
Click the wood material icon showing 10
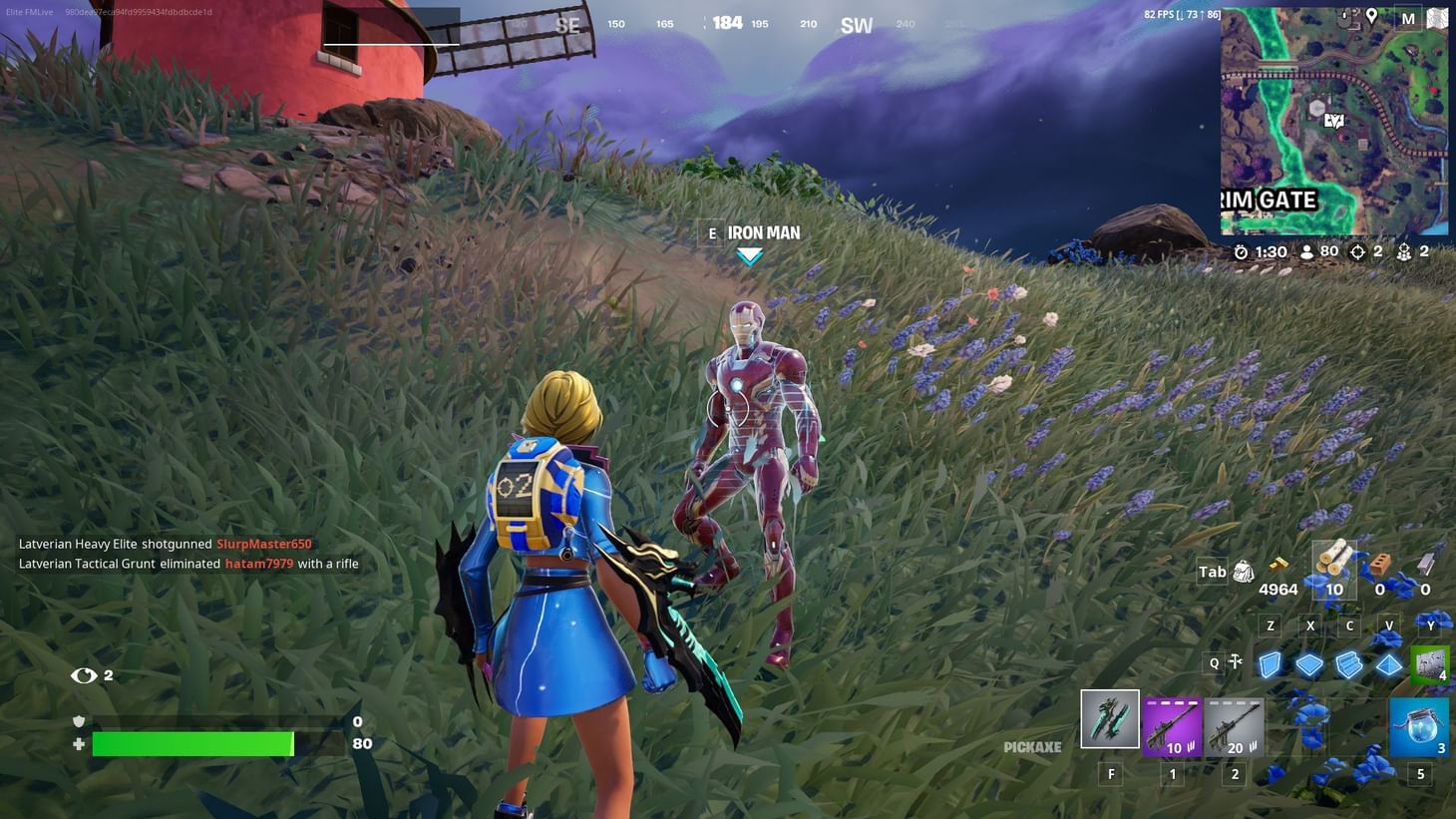[x=1333, y=562]
